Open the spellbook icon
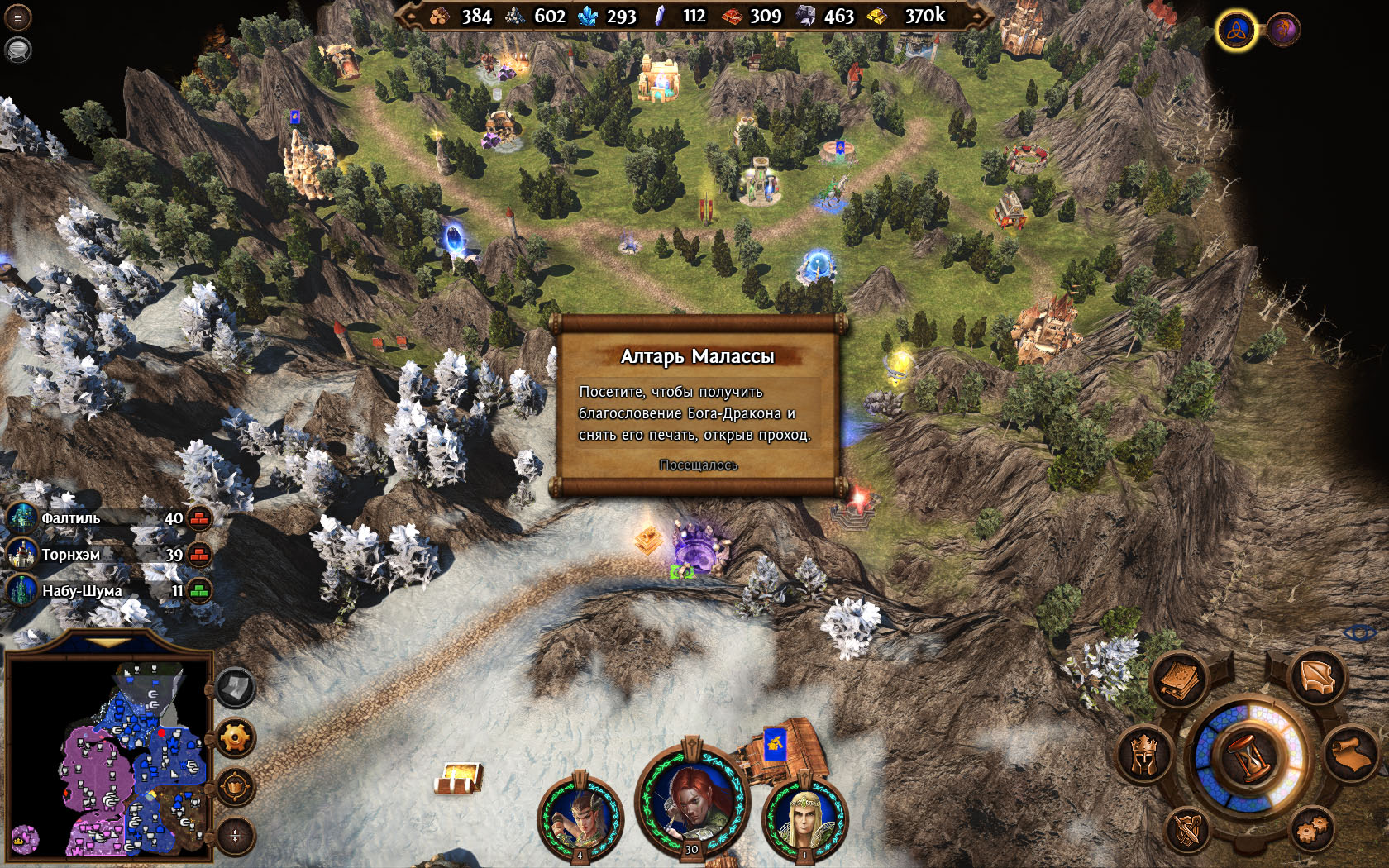This screenshot has height=868, width=1389. click(1181, 679)
